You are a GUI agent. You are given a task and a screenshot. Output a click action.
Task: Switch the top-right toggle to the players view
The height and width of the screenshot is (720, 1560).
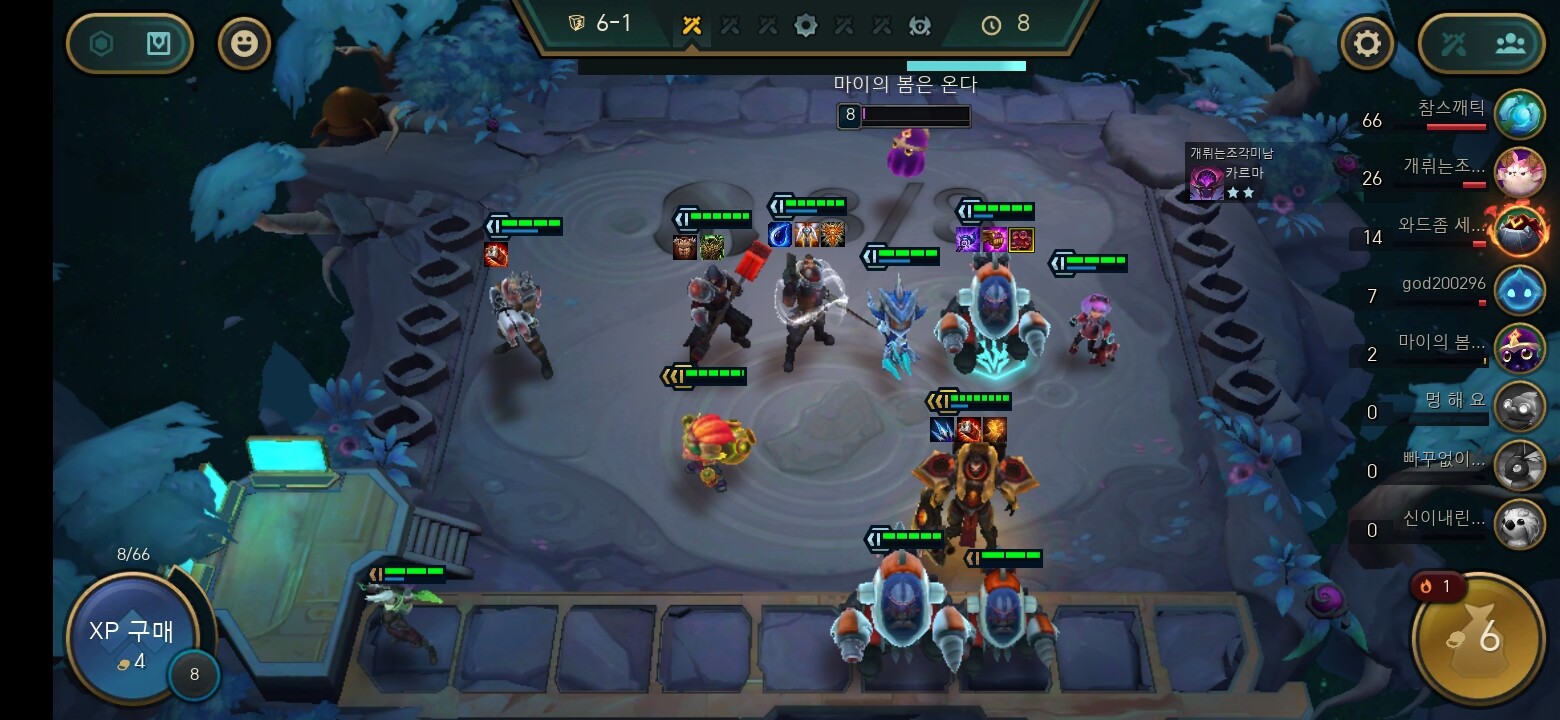tap(1510, 43)
